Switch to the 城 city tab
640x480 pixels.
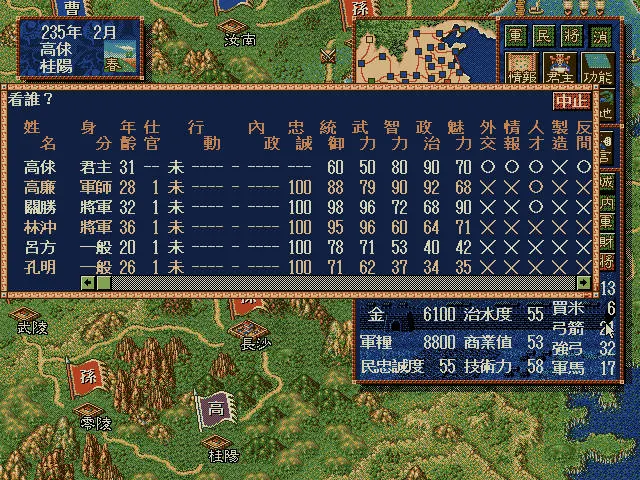pyautogui.click(x=607, y=182)
